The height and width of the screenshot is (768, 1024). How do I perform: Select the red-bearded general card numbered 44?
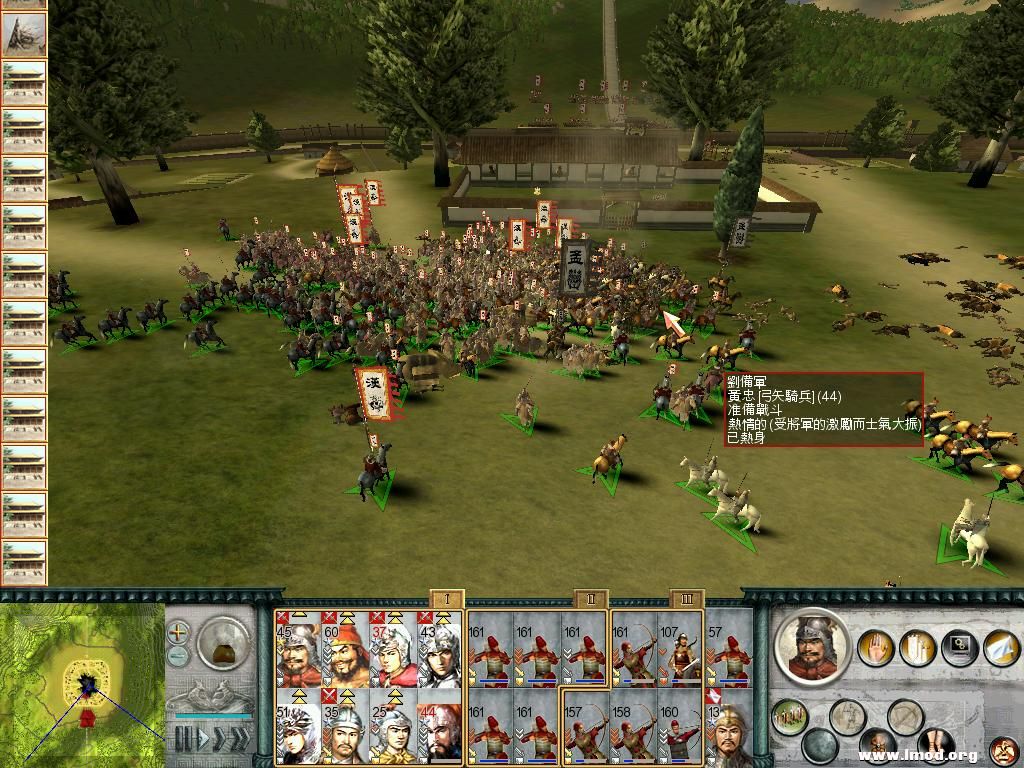[438, 730]
